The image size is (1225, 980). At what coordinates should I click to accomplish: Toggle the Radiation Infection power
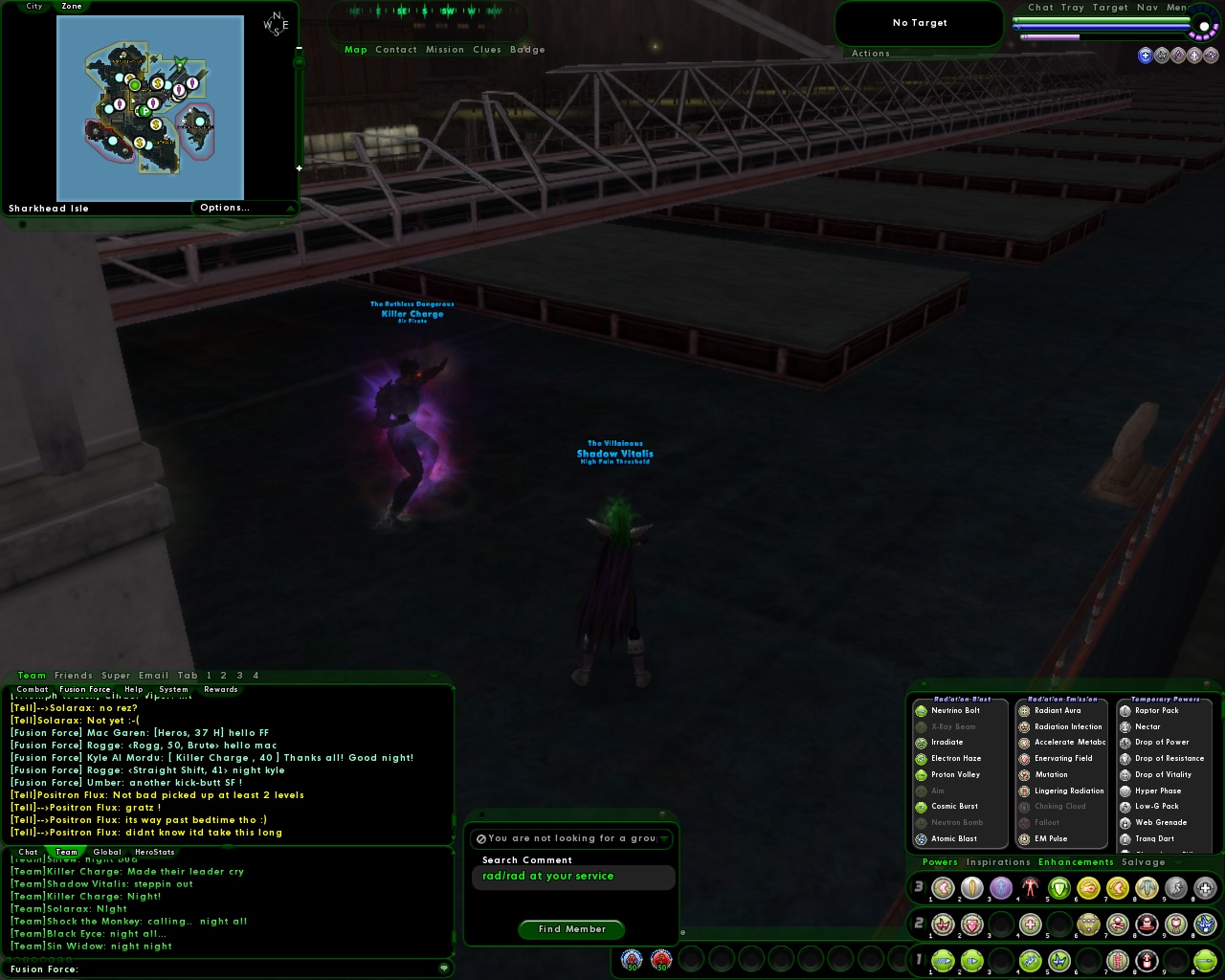click(1024, 726)
